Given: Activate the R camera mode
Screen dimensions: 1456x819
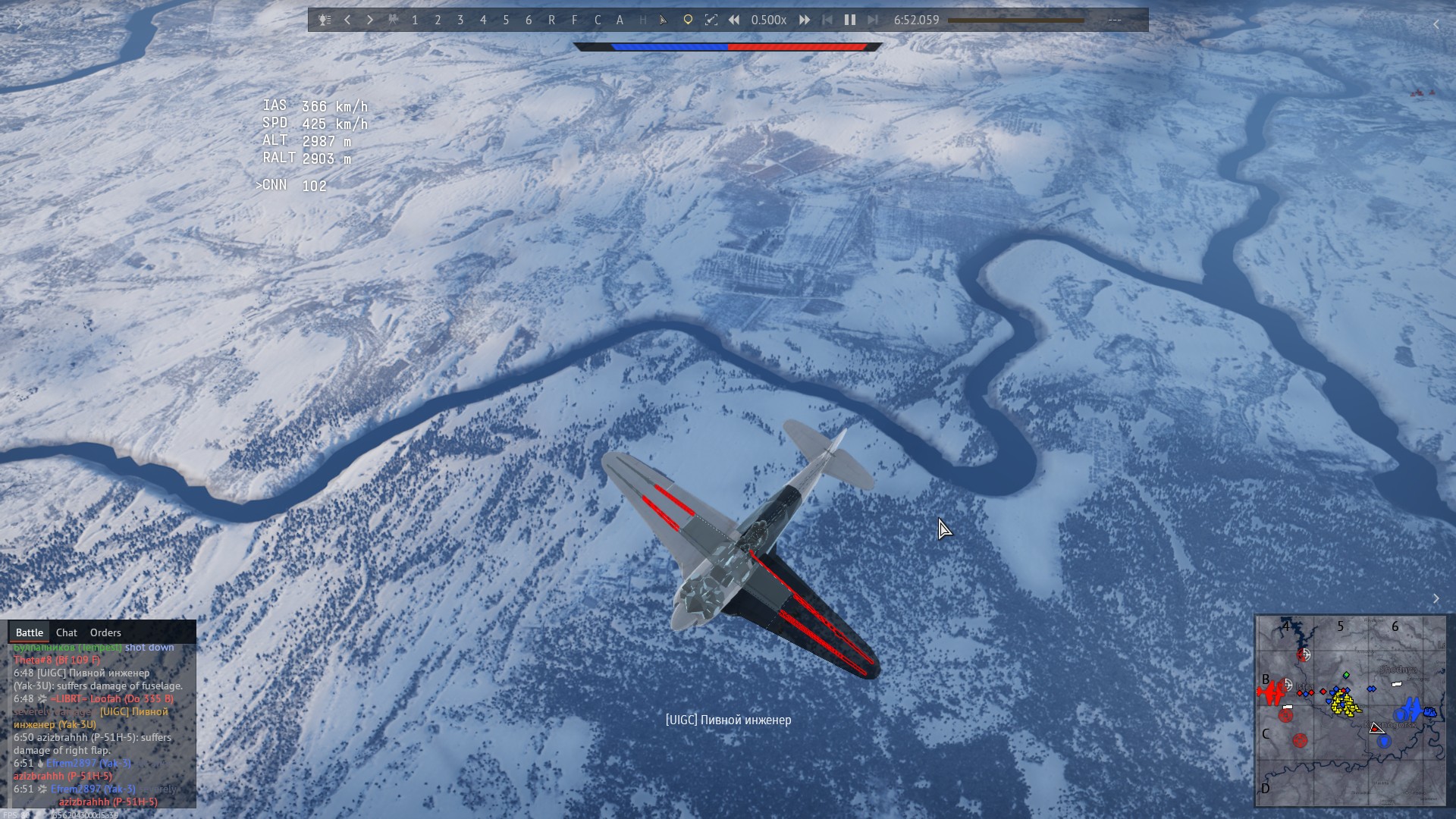Looking at the screenshot, I should tap(551, 20).
